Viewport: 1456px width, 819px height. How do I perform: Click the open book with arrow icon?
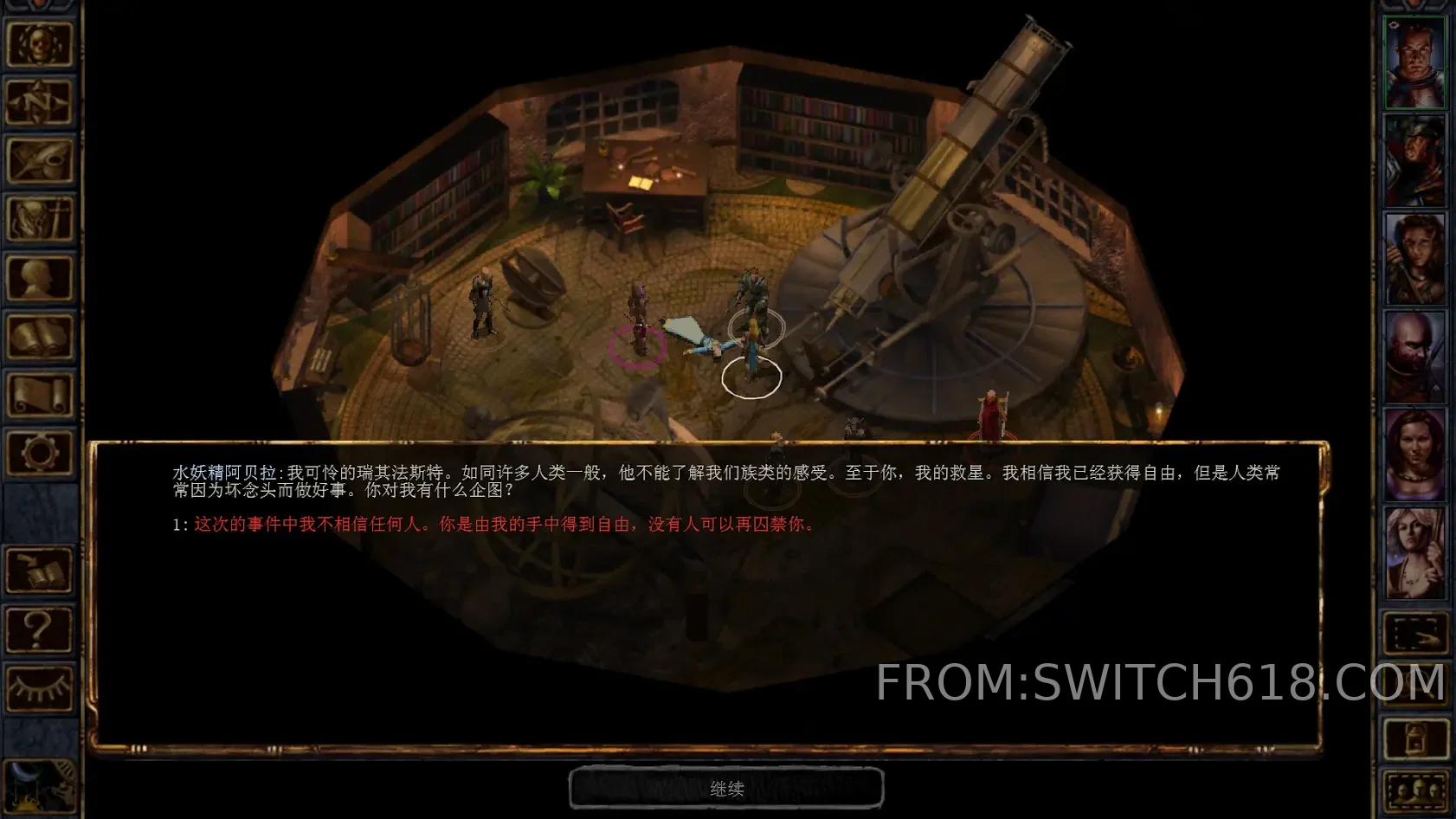(x=39, y=570)
